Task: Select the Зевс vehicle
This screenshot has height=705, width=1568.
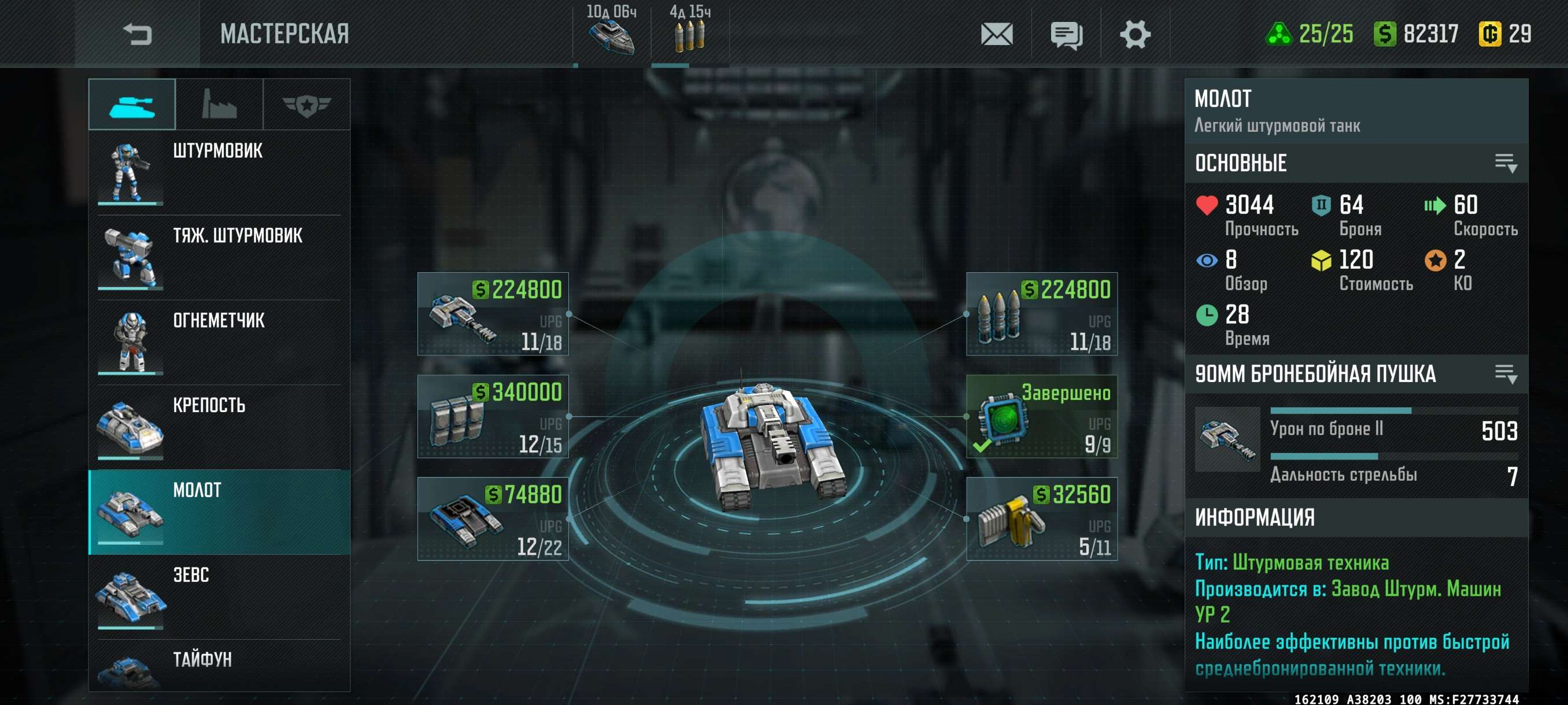Action: [219, 596]
